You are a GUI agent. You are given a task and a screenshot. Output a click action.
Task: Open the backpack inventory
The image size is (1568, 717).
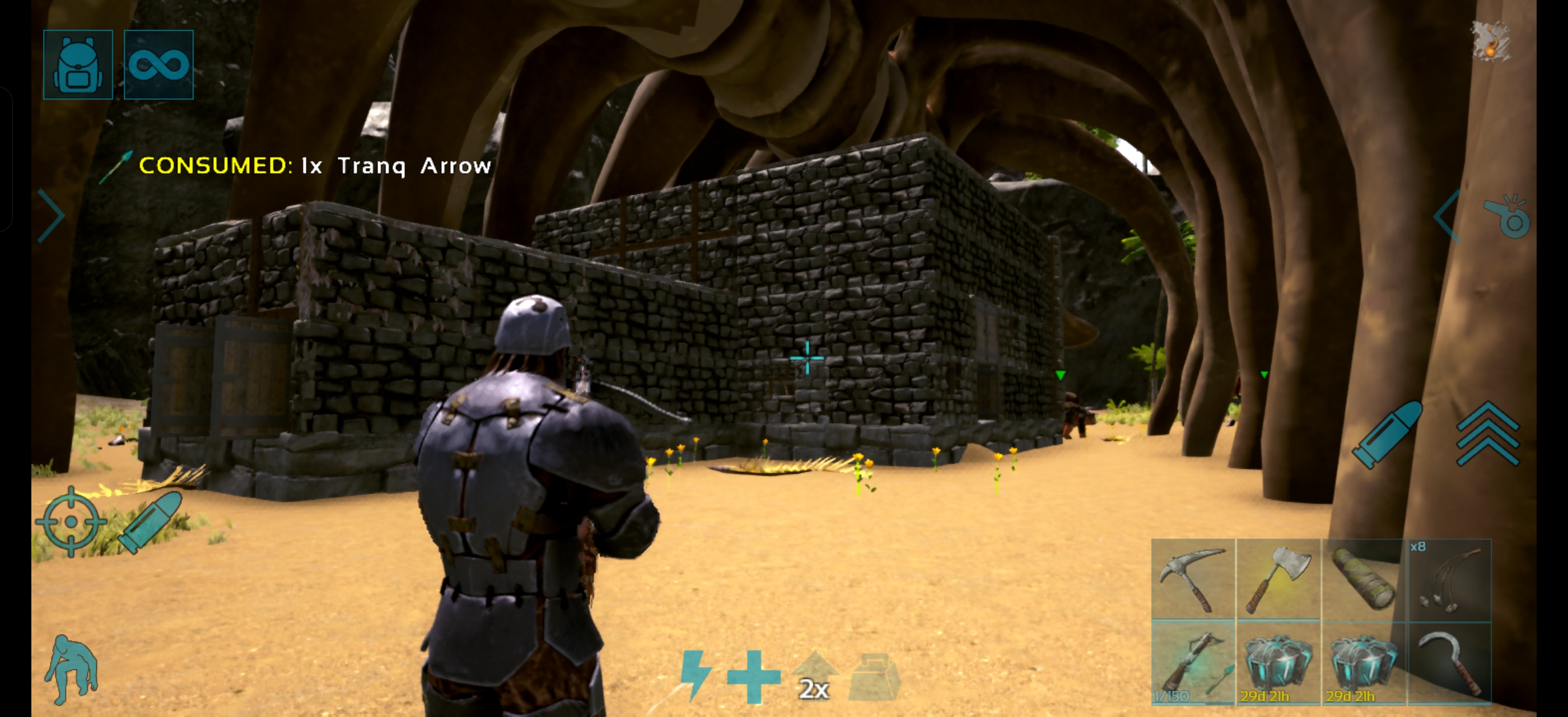coord(78,64)
